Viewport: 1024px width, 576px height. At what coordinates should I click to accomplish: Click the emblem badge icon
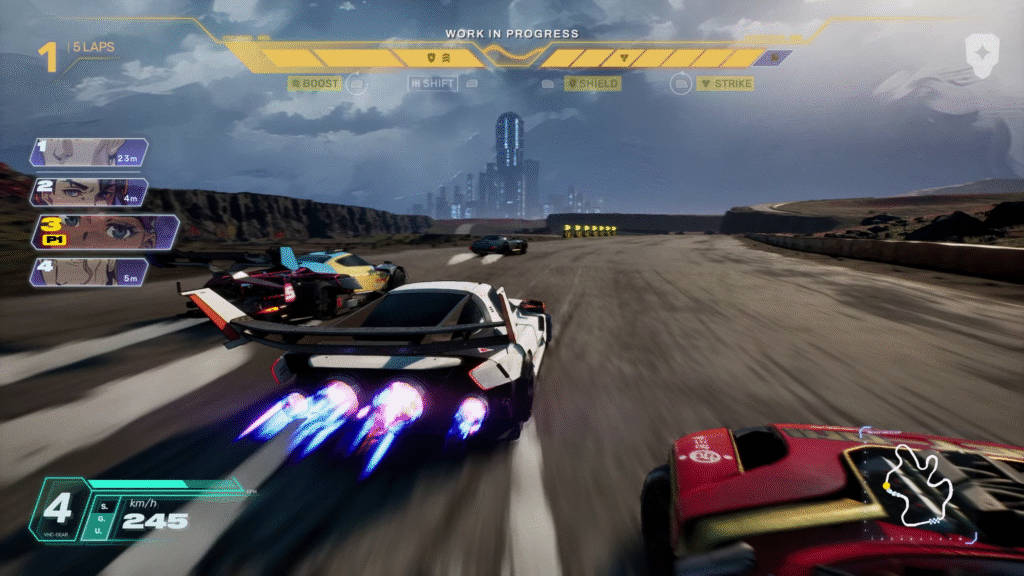coord(980,53)
